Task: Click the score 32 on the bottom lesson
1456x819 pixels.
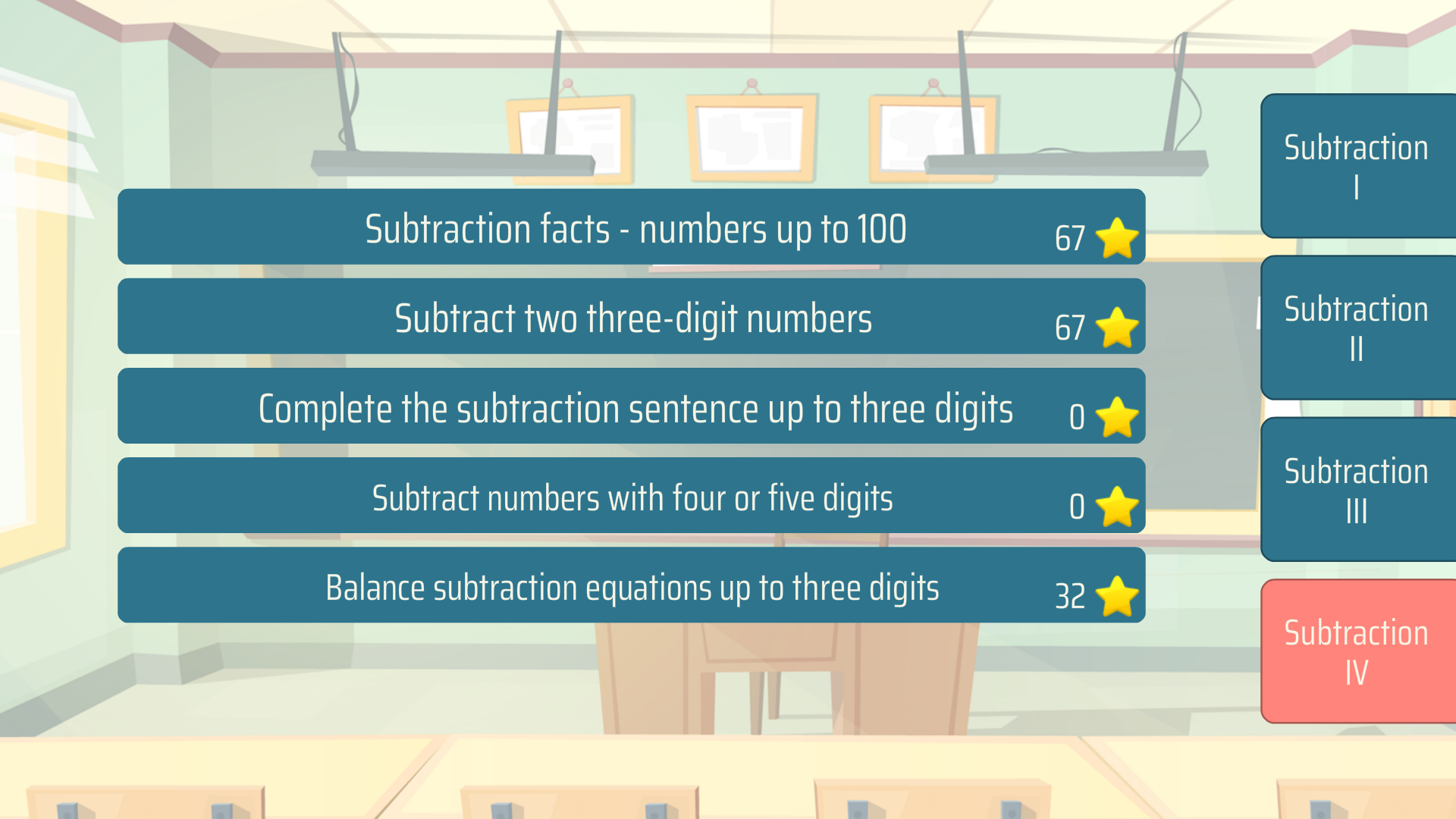Action: [x=1071, y=597]
